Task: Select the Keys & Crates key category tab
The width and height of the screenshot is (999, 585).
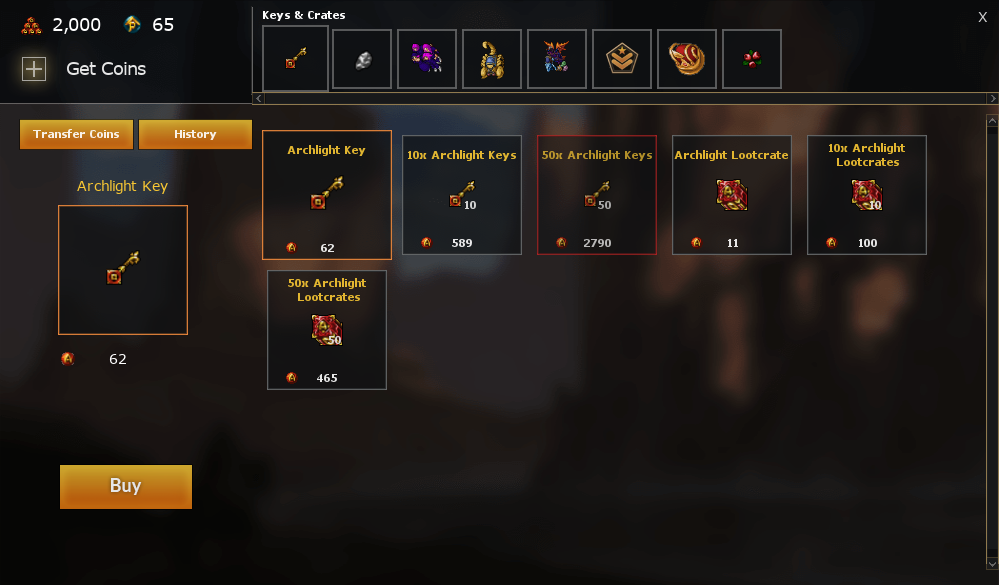Action: pyautogui.click(x=295, y=59)
